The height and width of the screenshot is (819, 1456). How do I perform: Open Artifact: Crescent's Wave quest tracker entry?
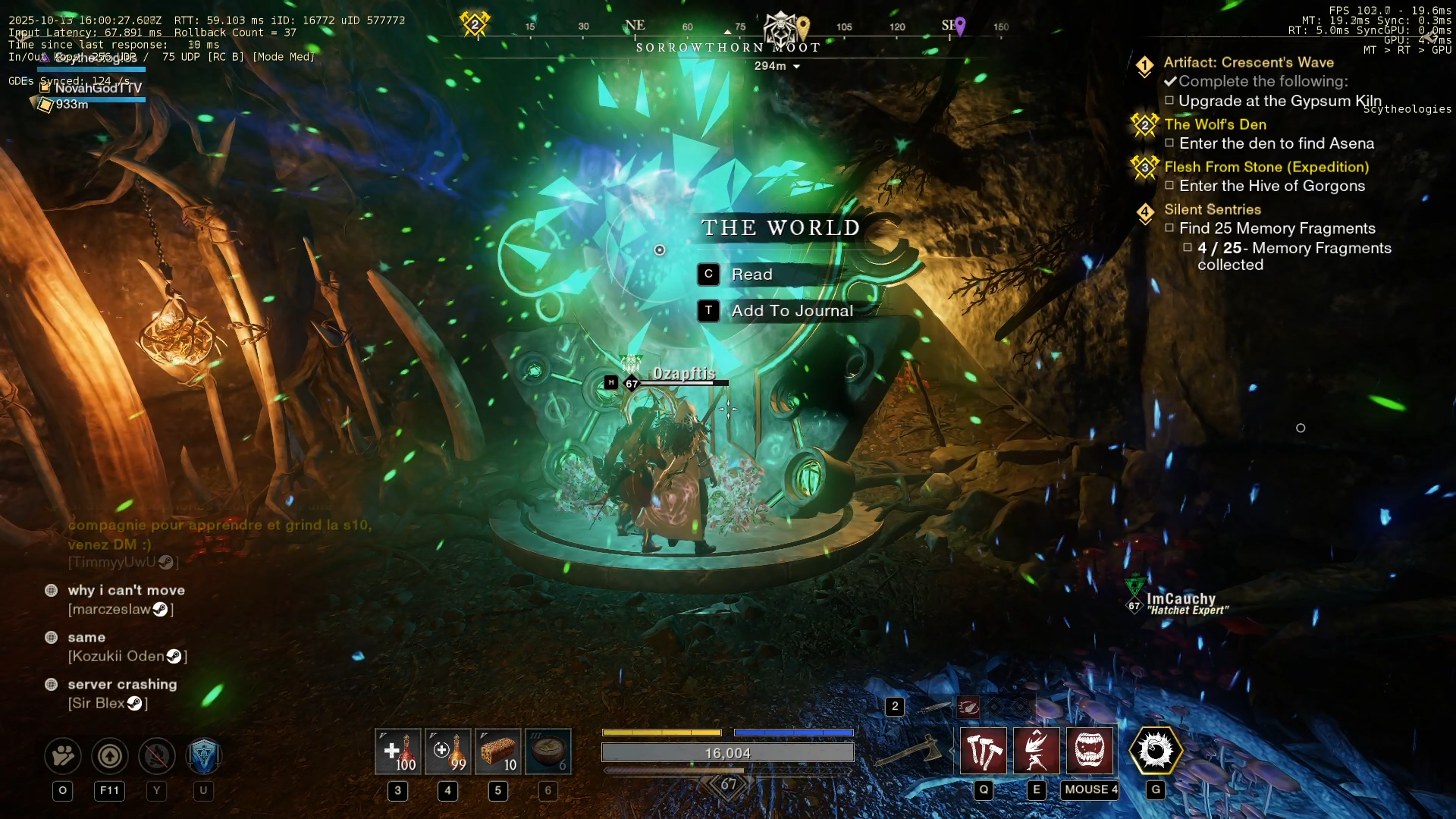[x=1248, y=63]
